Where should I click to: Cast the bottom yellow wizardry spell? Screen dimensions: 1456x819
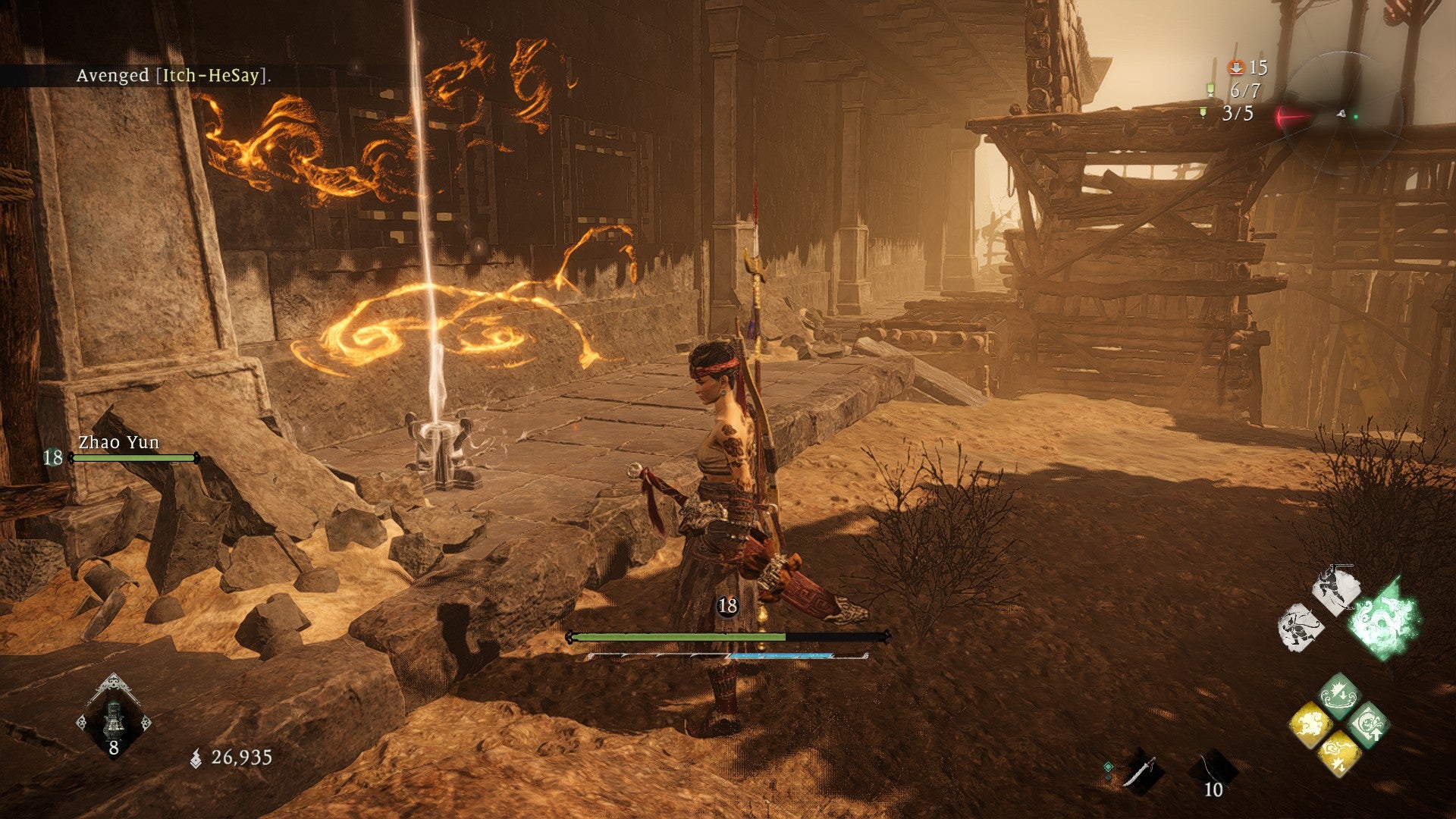pyautogui.click(x=1338, y=754)
